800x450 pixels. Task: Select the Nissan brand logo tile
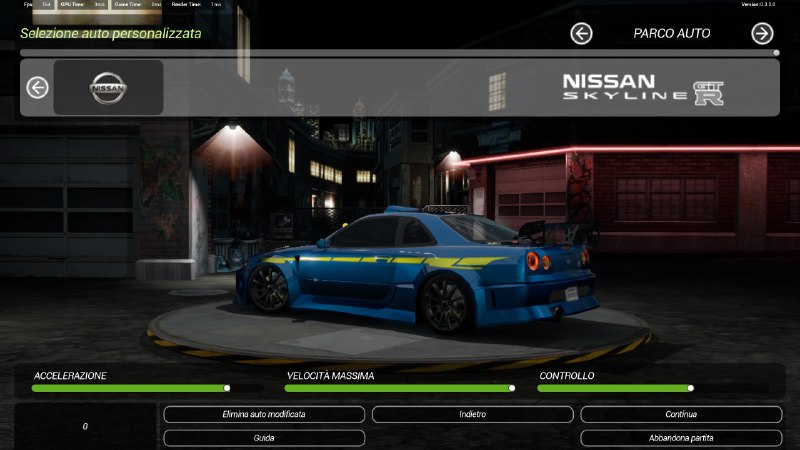point(108,88)
